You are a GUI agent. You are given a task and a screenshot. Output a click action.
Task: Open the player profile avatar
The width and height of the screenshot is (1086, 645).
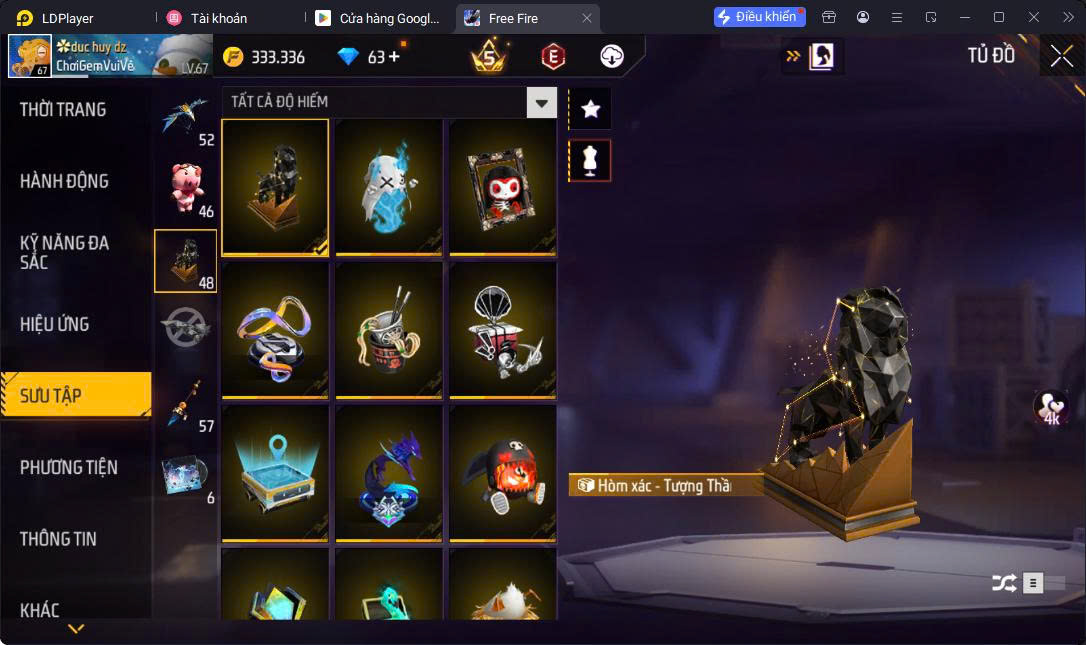(x=29, y=56)
